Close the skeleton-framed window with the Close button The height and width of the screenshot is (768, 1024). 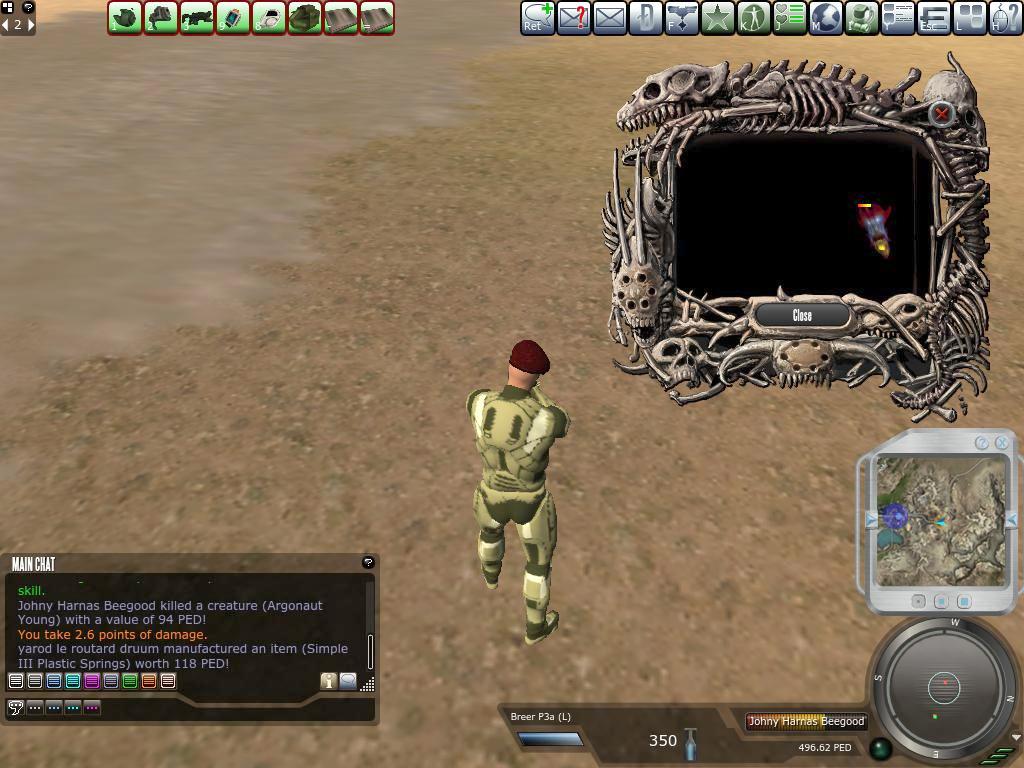pos(802,315)
